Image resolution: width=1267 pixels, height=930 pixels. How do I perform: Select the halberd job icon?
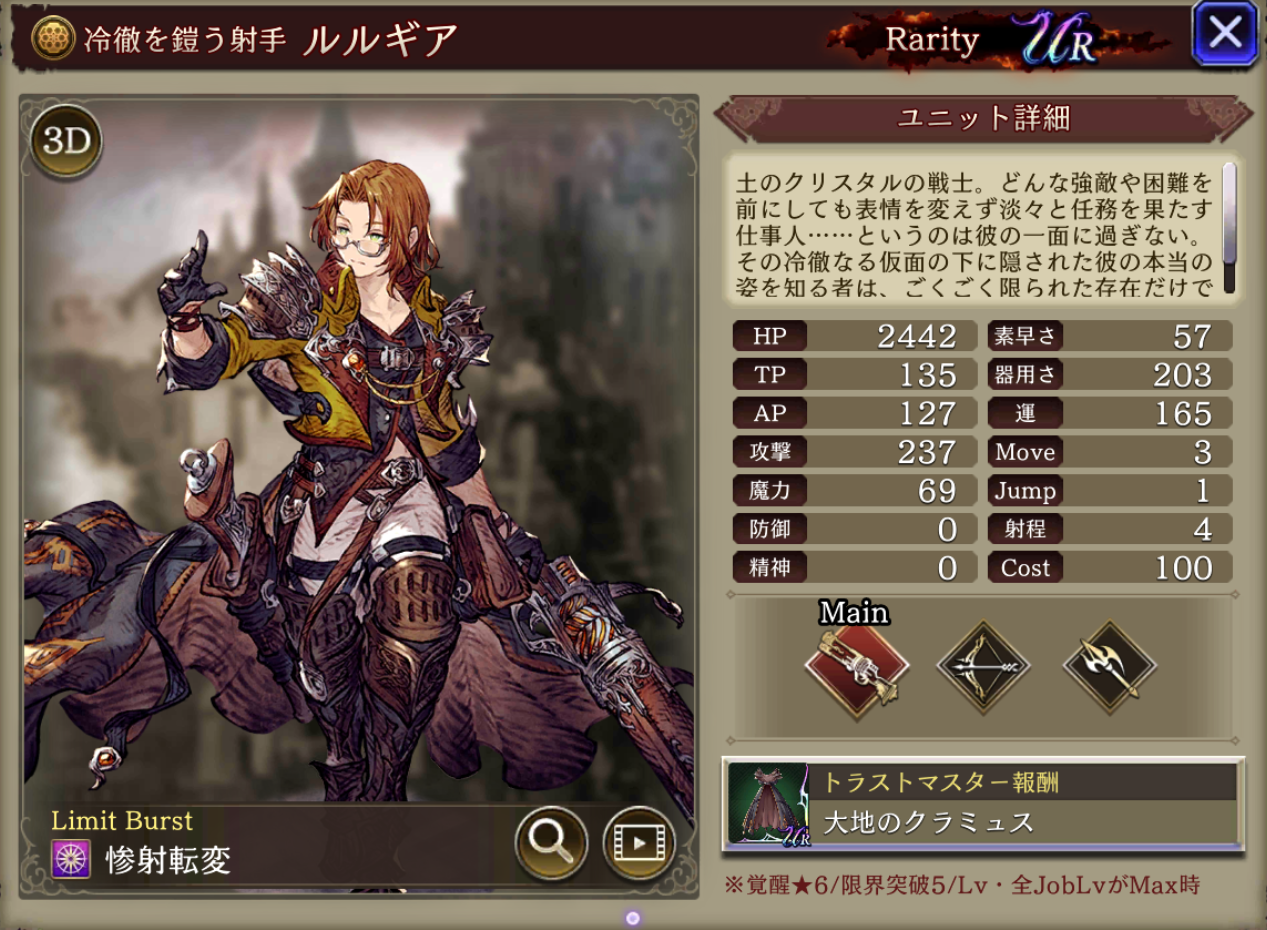(x=1109, y=667)
